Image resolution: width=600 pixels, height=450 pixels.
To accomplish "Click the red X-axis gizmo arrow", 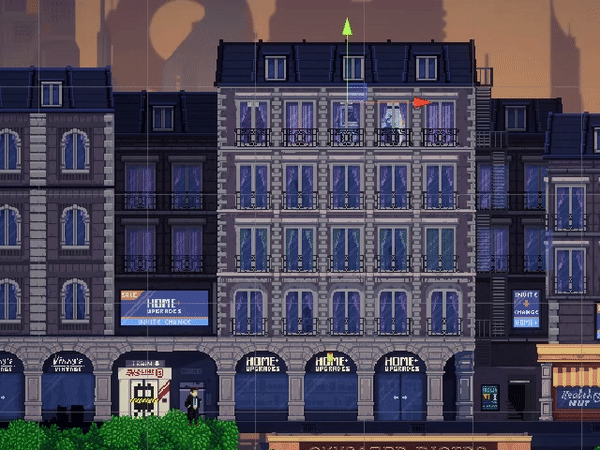I will (421, 102).
